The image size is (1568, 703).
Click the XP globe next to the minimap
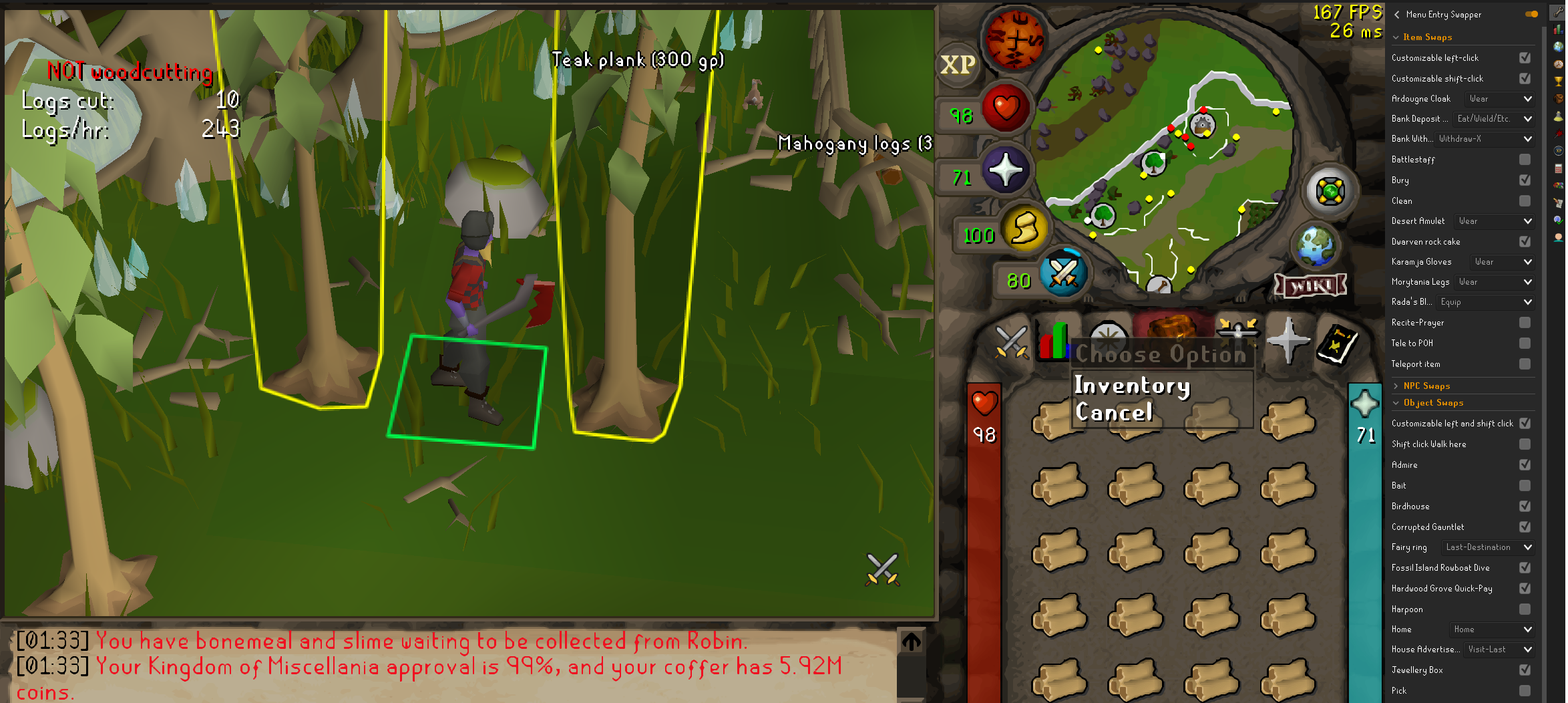click(x=958, y=65)
